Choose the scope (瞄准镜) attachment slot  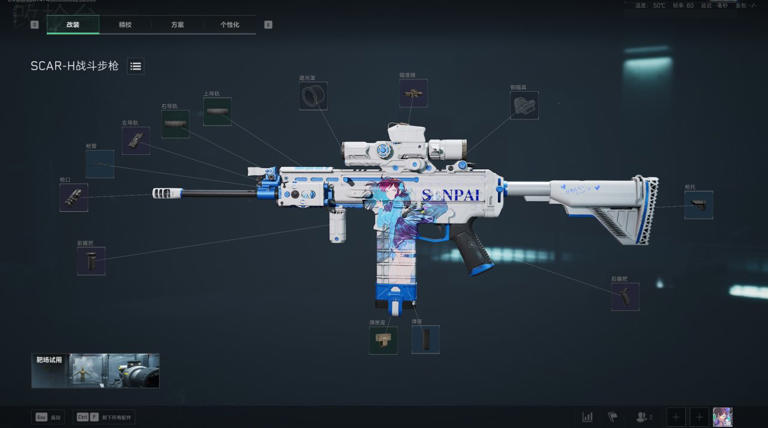click(x=413, y=93)
